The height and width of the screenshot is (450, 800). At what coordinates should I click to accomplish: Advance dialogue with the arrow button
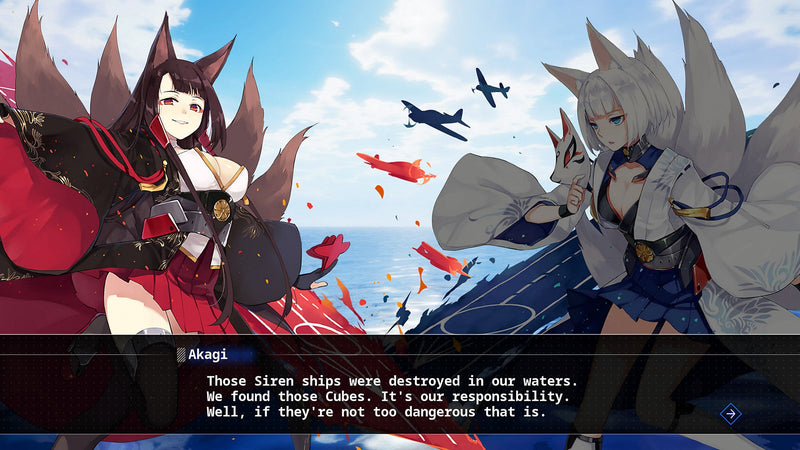coord(731,413)
